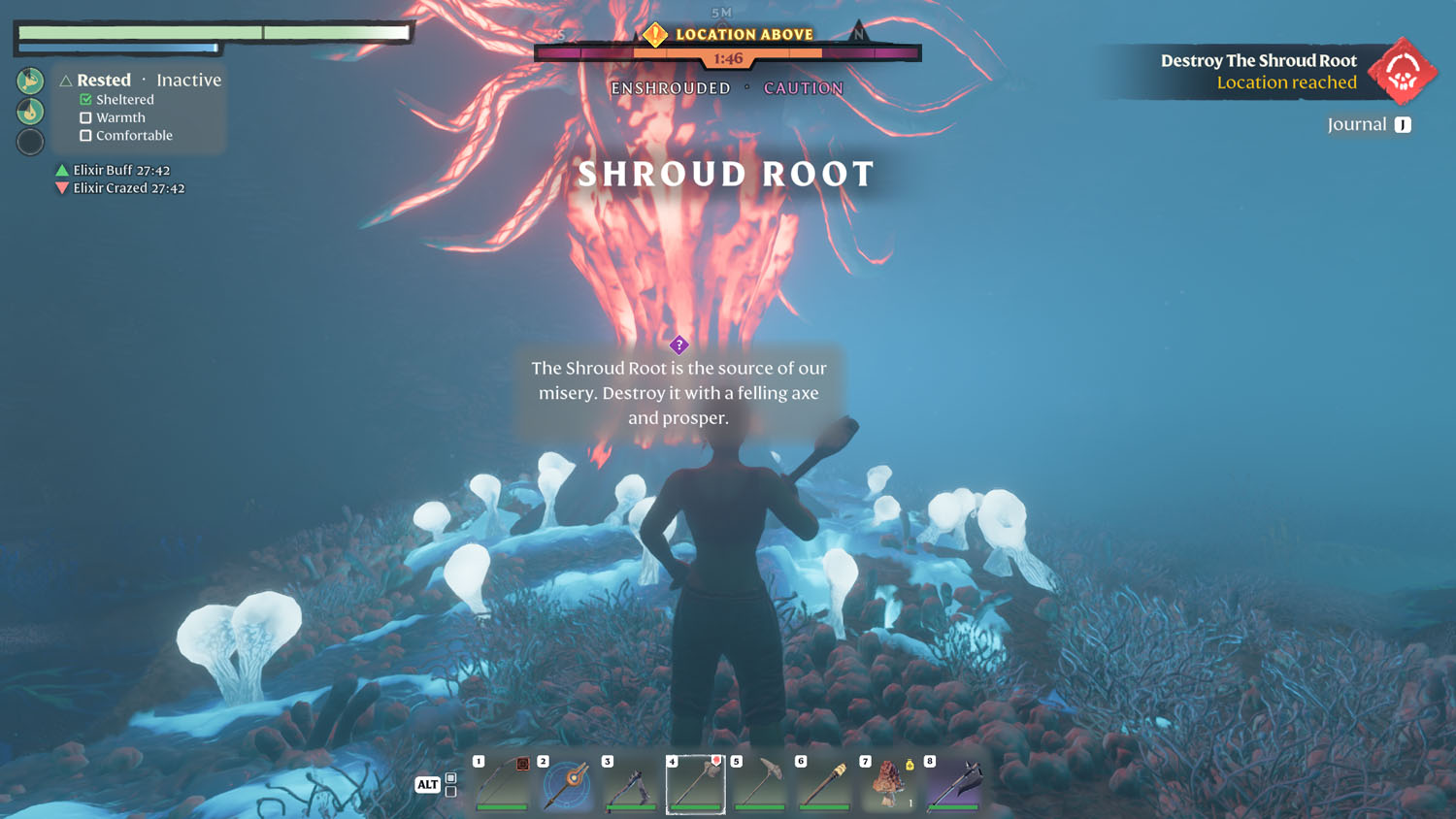Click the Rested buff potion icon
Viewport: 1456px width, 819px height.
click(x=30, y=80)
